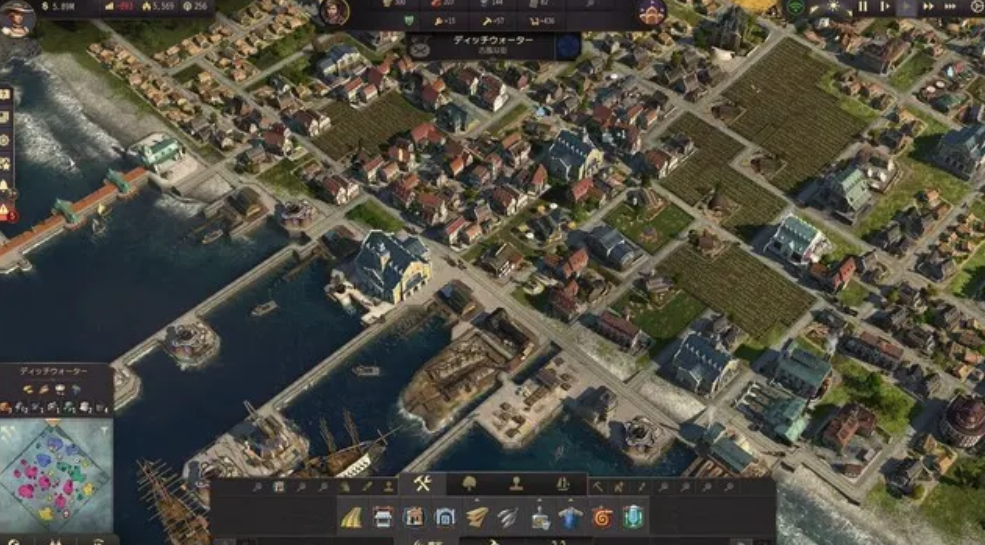Viewport: 985px width, 545px height.
Task: Pause the game speed
Action: [862, 7]
